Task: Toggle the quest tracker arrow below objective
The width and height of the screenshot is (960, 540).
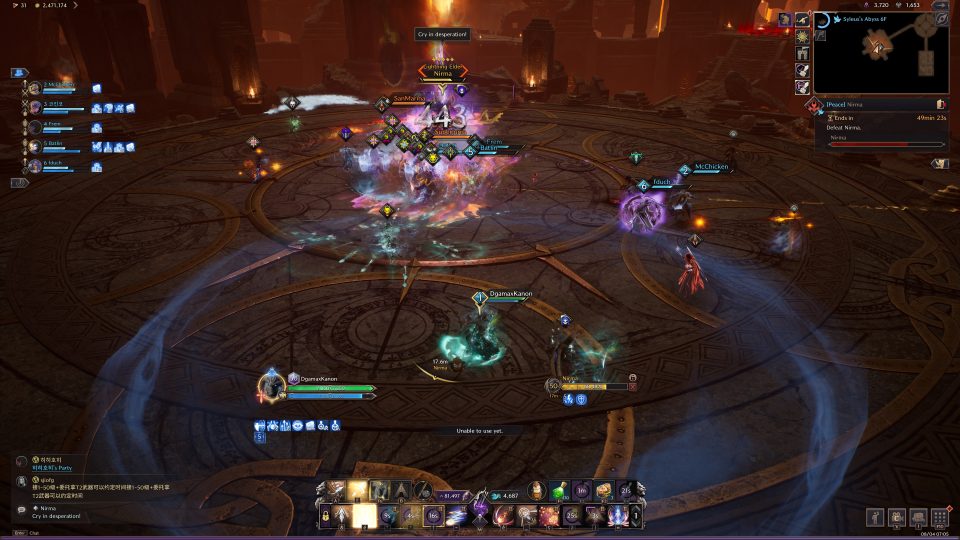Action: click(x=939, y=163)
